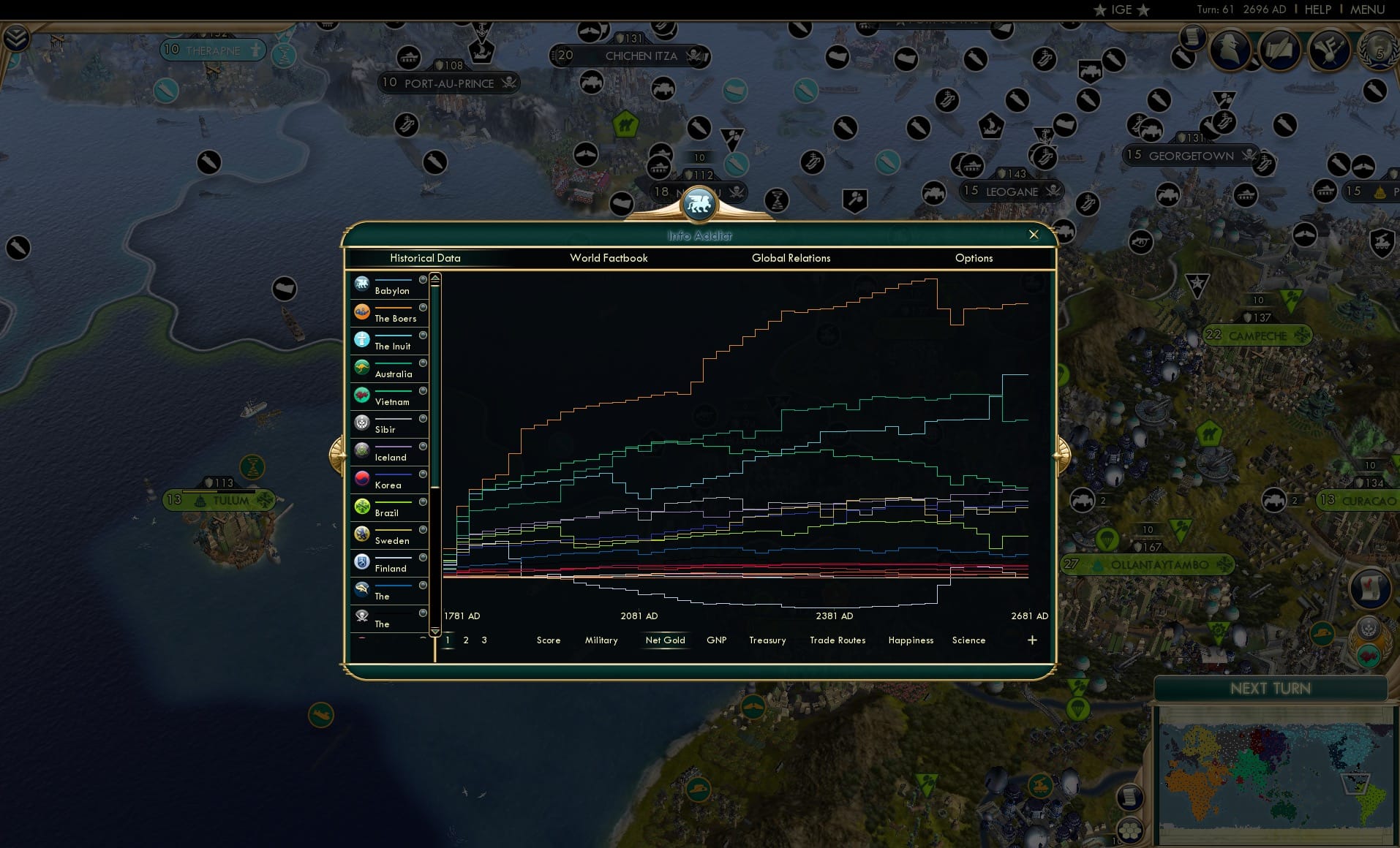Select page 2 of civilizations
This screenshot has width=1400, height=848.
coord(466,640)
